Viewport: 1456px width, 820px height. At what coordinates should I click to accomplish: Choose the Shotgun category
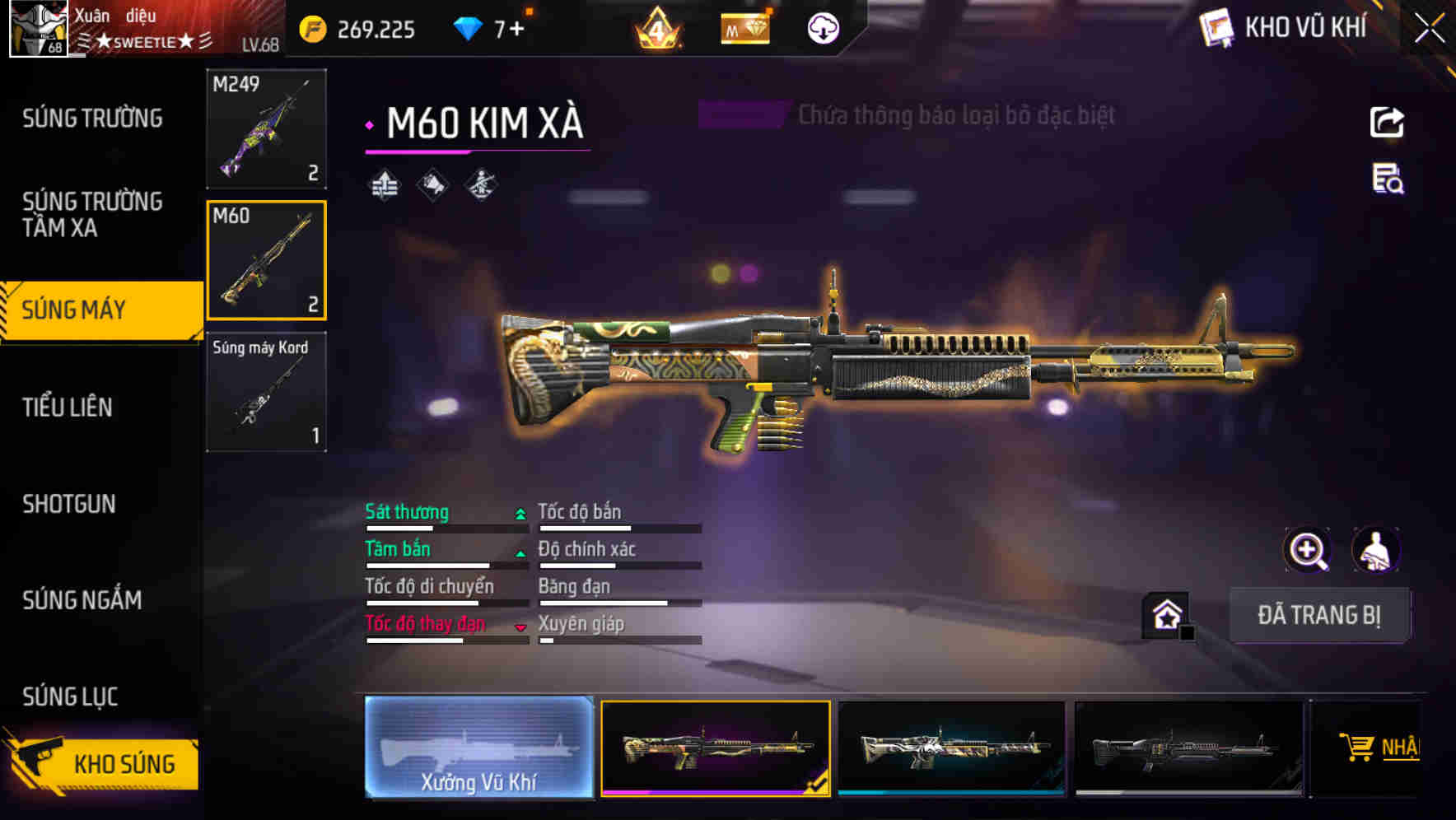(69, 504)
